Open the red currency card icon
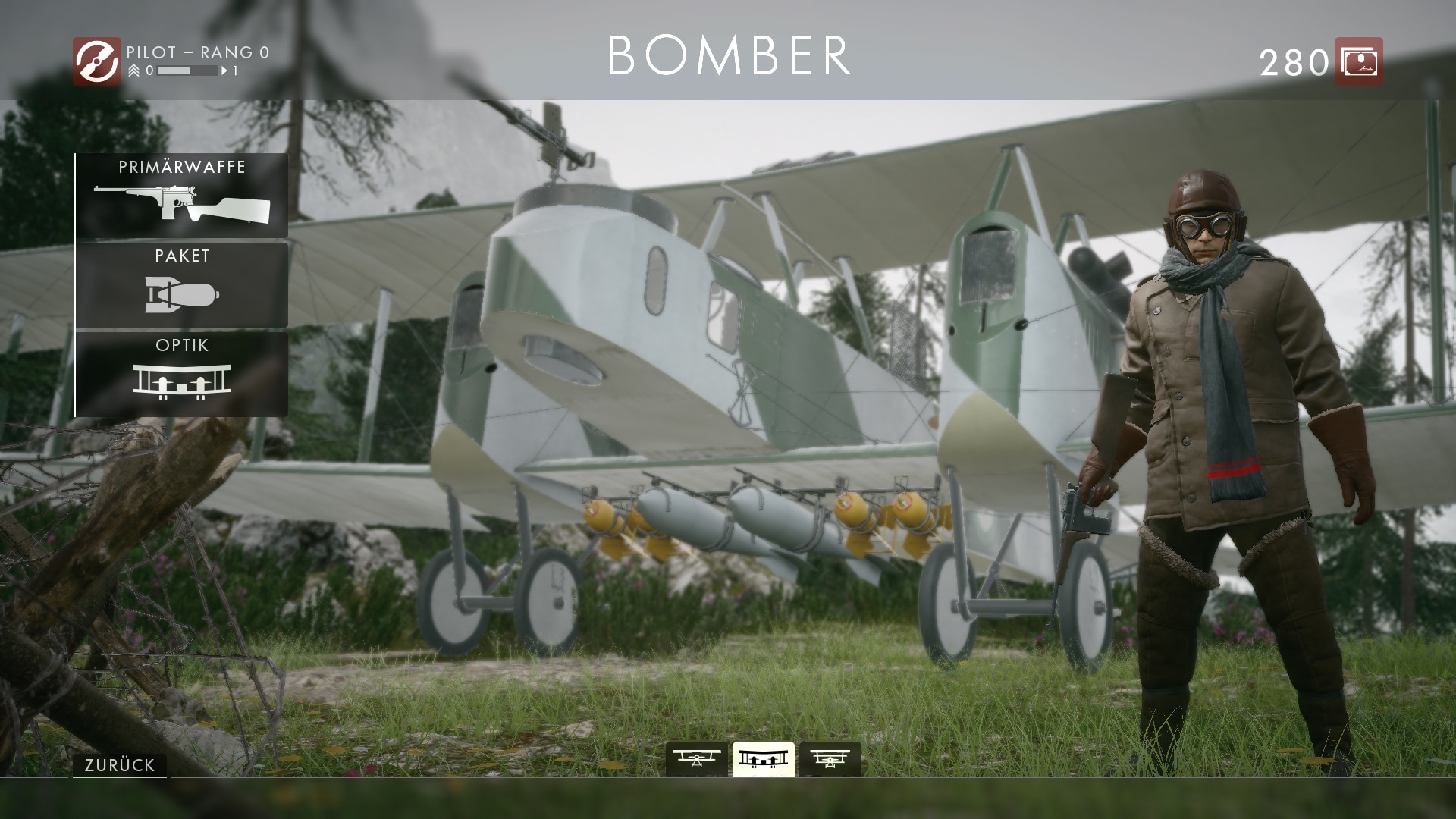 pyautogui.click(x=1358, y=61)
